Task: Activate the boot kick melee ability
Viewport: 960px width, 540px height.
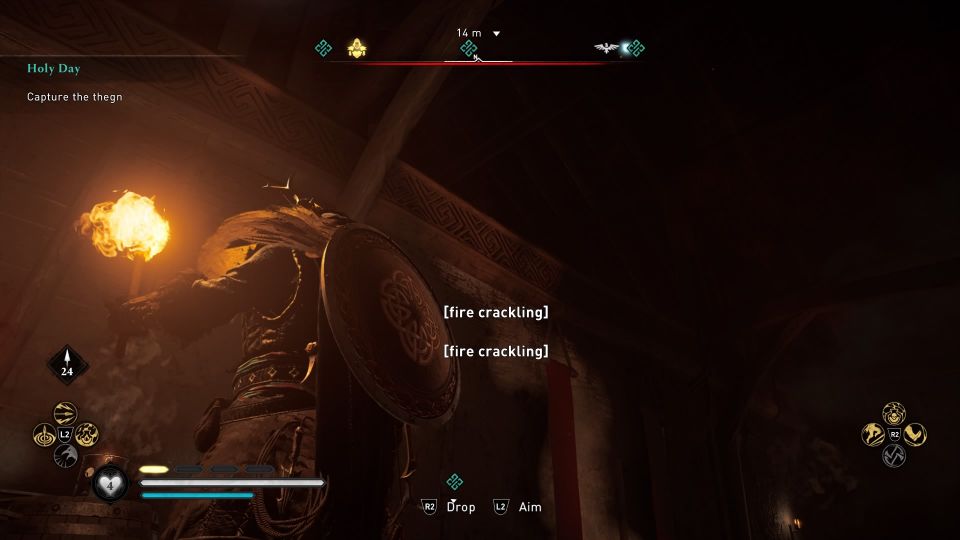Action: pos(915,434)
